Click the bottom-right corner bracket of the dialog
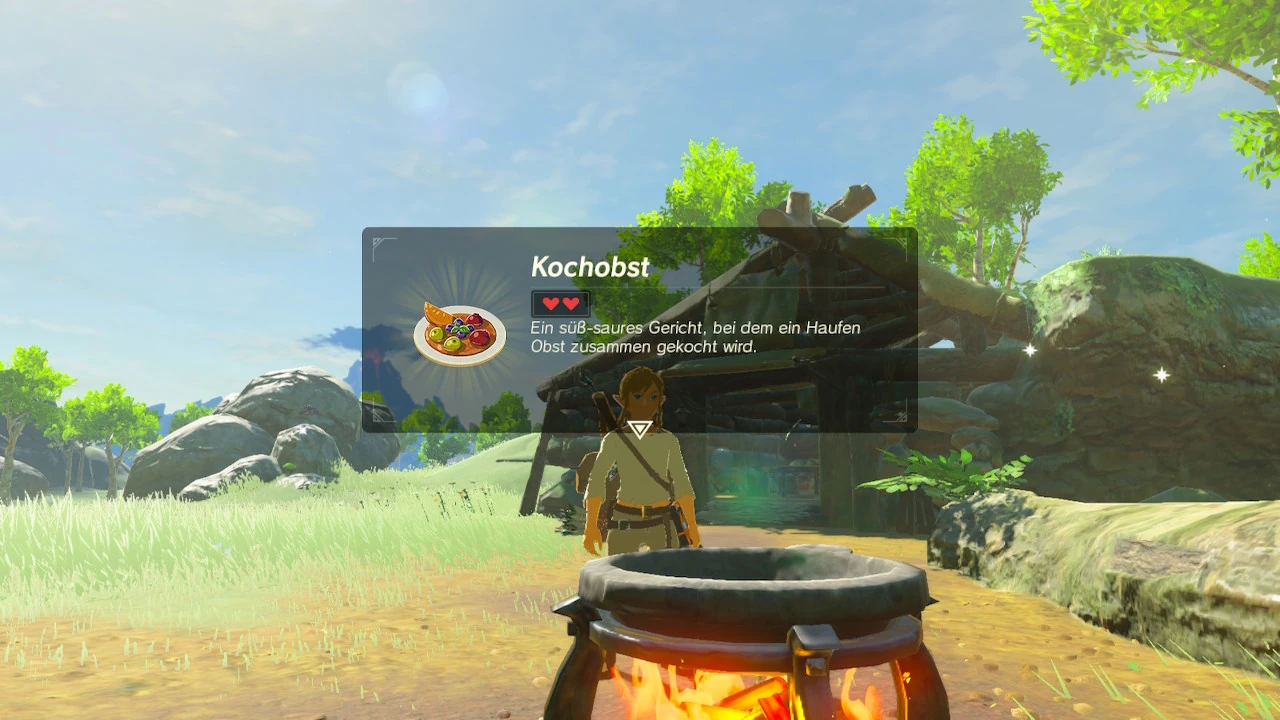1280x720 pixels. coord(903,418)
